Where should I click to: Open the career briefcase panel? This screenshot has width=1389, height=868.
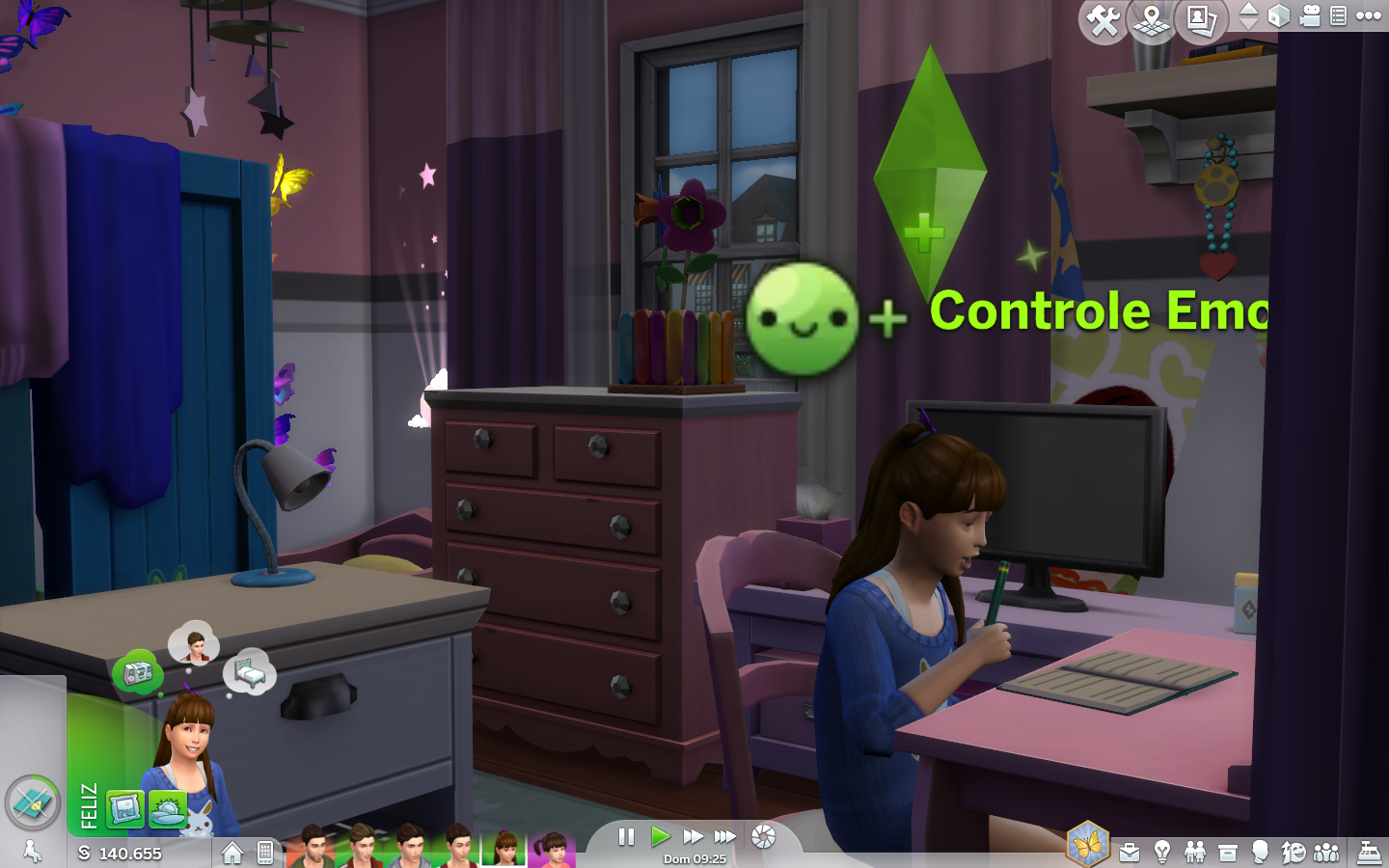click(1130, 853)
